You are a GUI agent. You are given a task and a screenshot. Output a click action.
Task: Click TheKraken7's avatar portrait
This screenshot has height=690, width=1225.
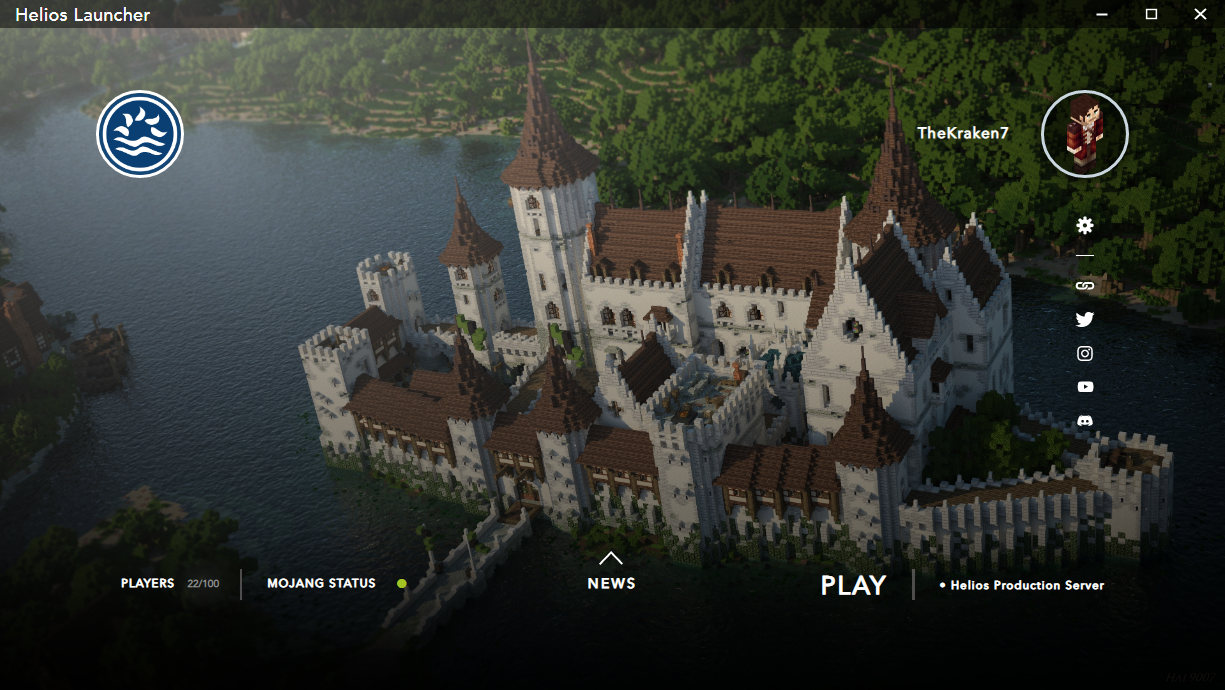click(x=1085, y=134)
